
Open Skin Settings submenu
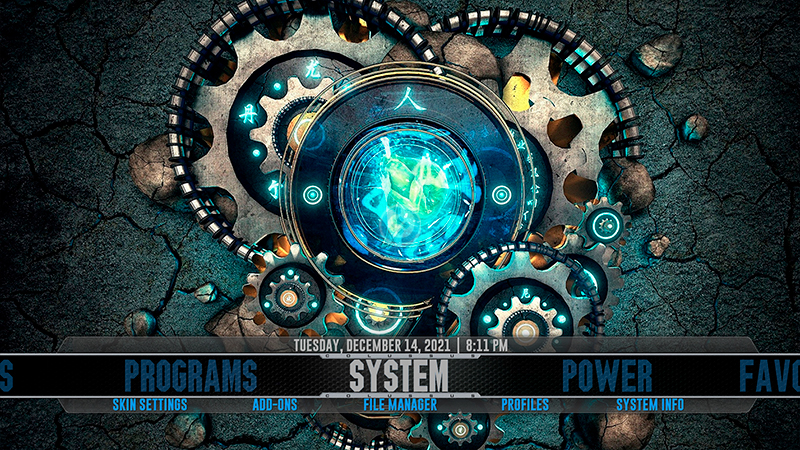(x=149, y=405)
